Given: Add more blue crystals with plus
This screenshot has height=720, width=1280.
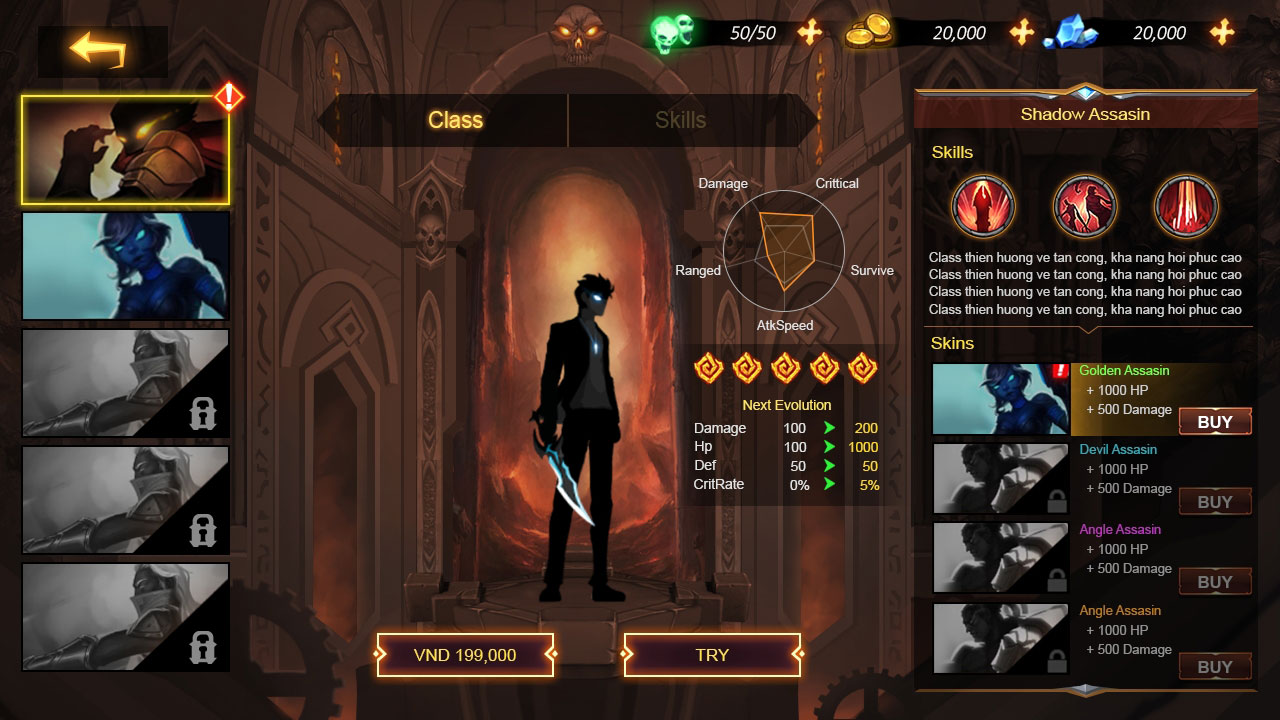Looking at the screenshot, I should [x=1222, y=33].
